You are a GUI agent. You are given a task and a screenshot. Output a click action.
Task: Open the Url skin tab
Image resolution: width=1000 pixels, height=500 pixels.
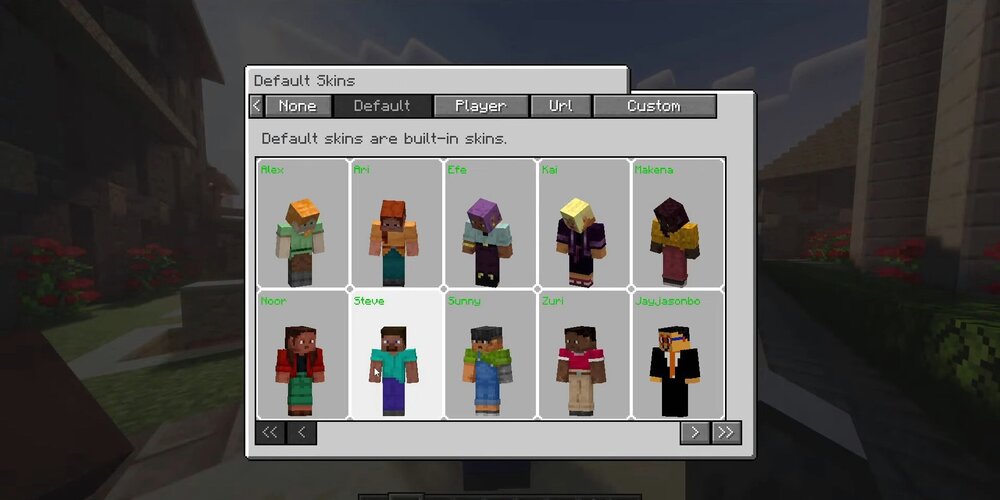coord(561,106)
